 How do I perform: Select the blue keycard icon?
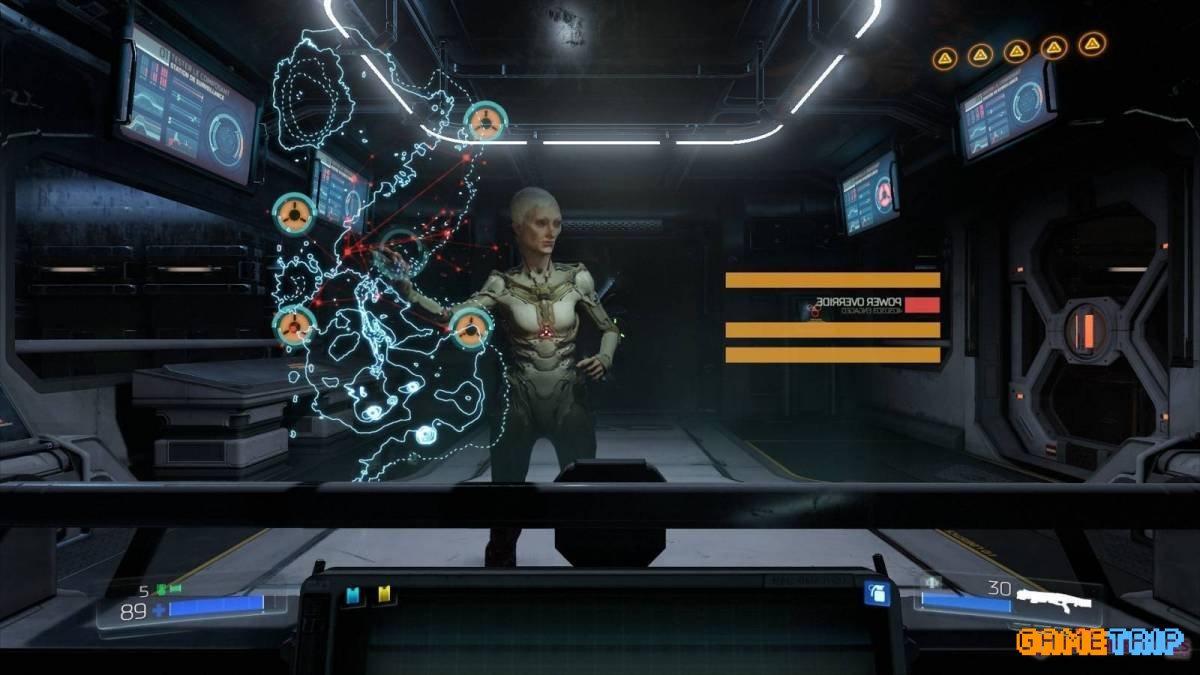click(x=352, y=596)
